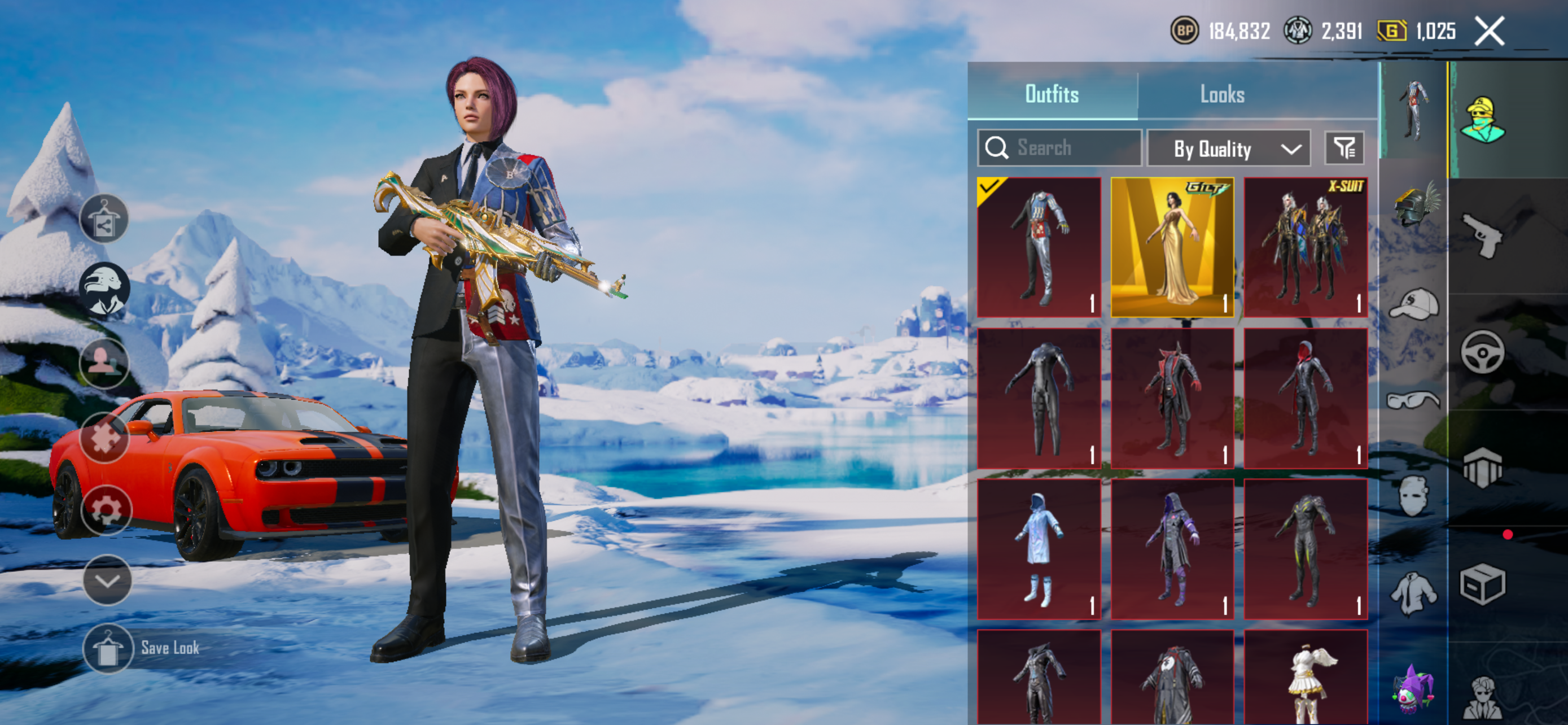
Task: Open the gear settings button
Action: [x=106, y=510]
